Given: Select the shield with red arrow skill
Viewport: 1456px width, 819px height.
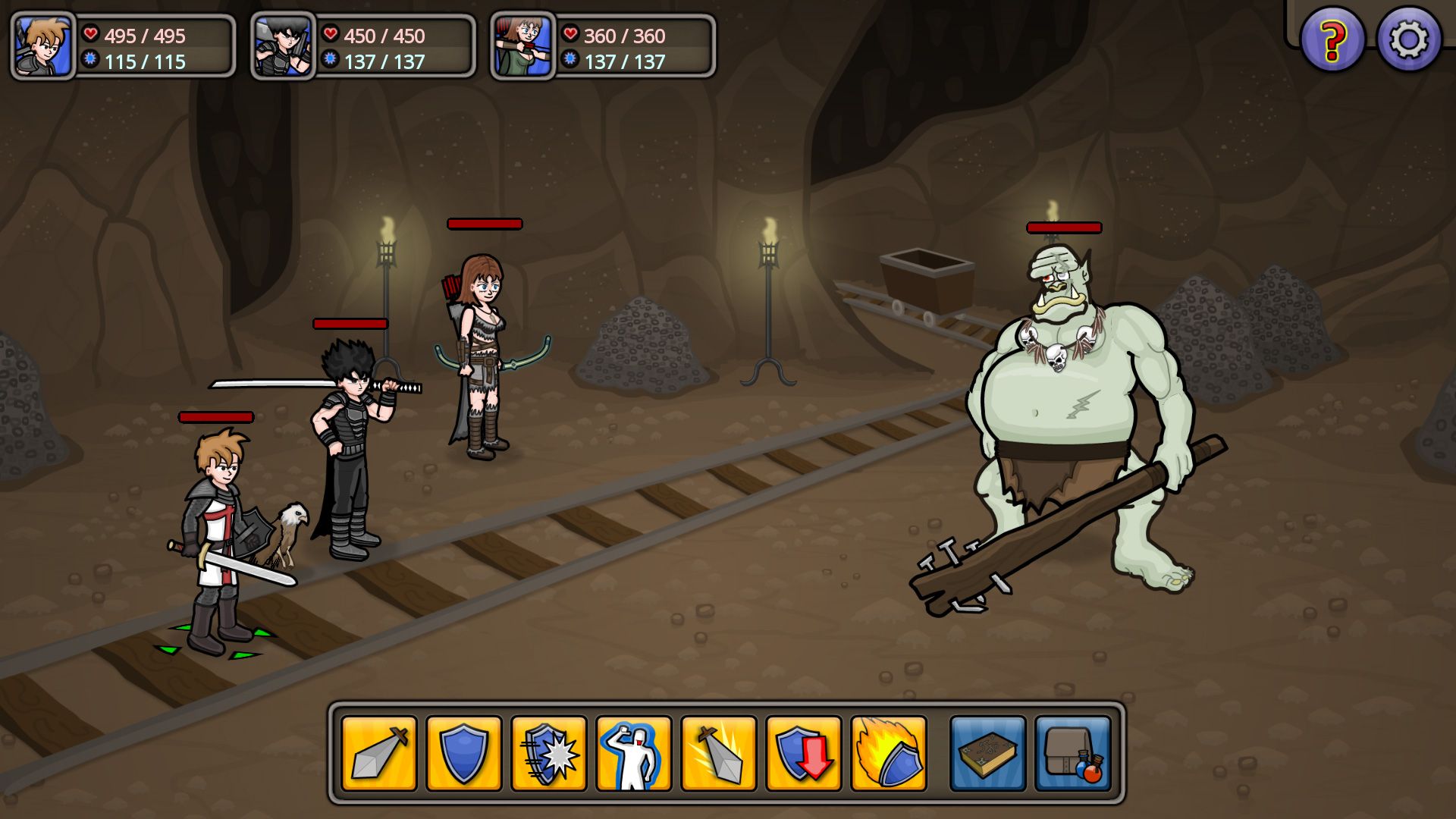Looking at the screenshot, I should (x=803, y=753).
